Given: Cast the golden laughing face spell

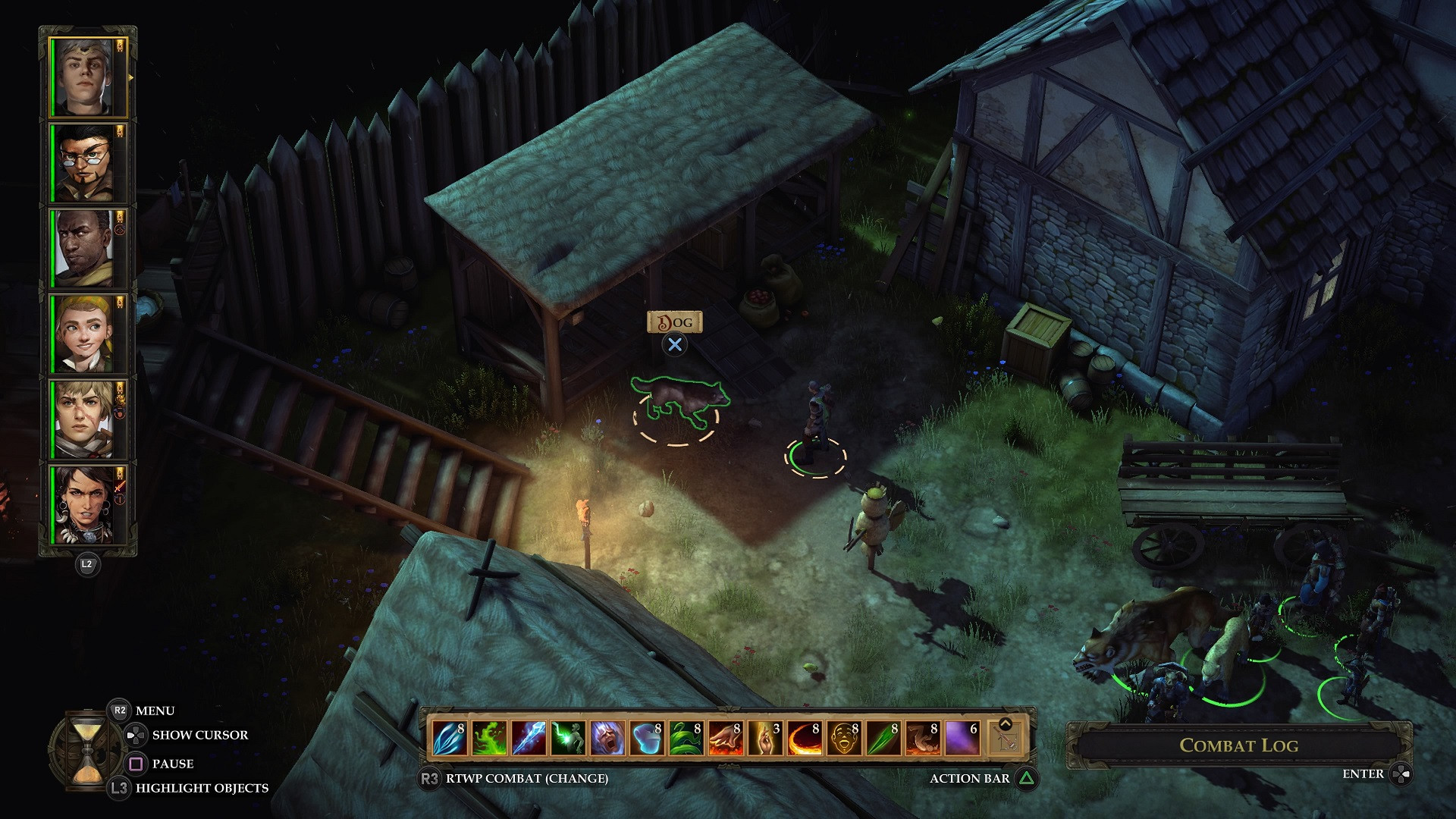Looking at the screenshot, I should pos(844,738).
